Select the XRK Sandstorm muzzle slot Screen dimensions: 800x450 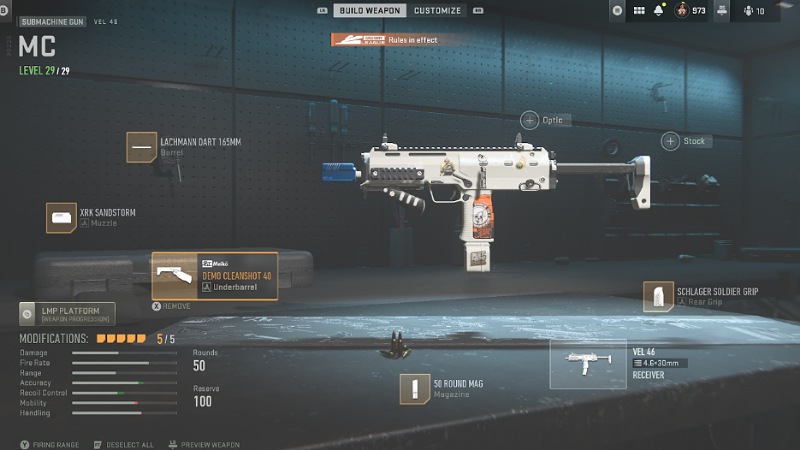(x=62, y=217)
